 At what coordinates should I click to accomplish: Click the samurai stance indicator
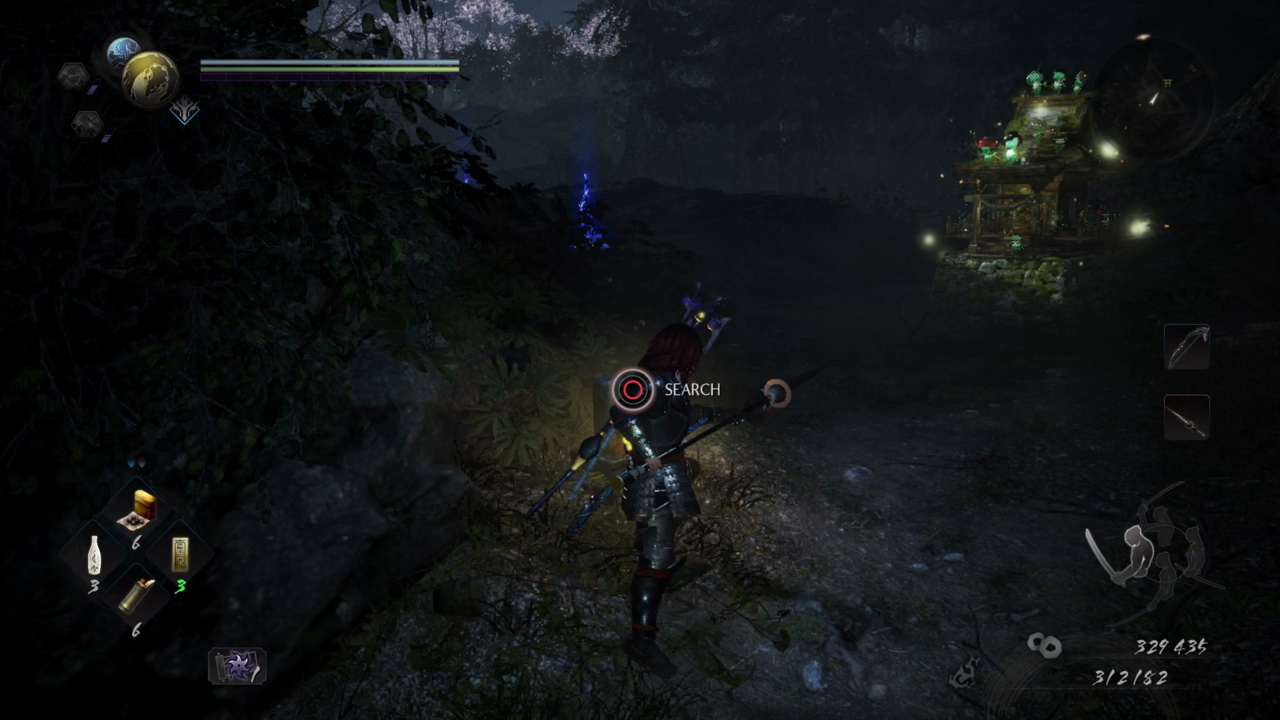click(x=1150, y=548)
